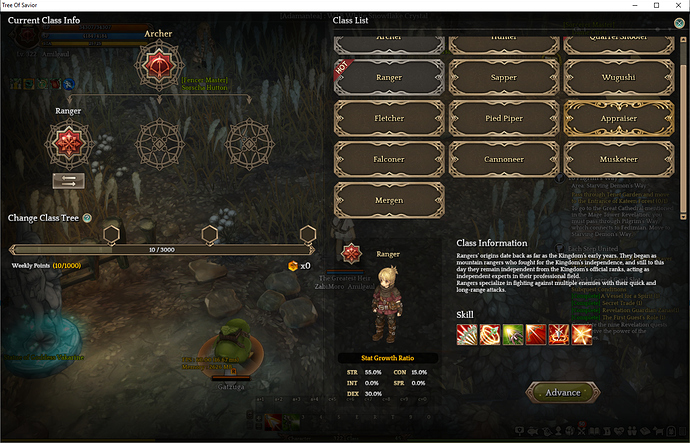
Task: Select the Mergen class
Action: click(x=388, y=200)
